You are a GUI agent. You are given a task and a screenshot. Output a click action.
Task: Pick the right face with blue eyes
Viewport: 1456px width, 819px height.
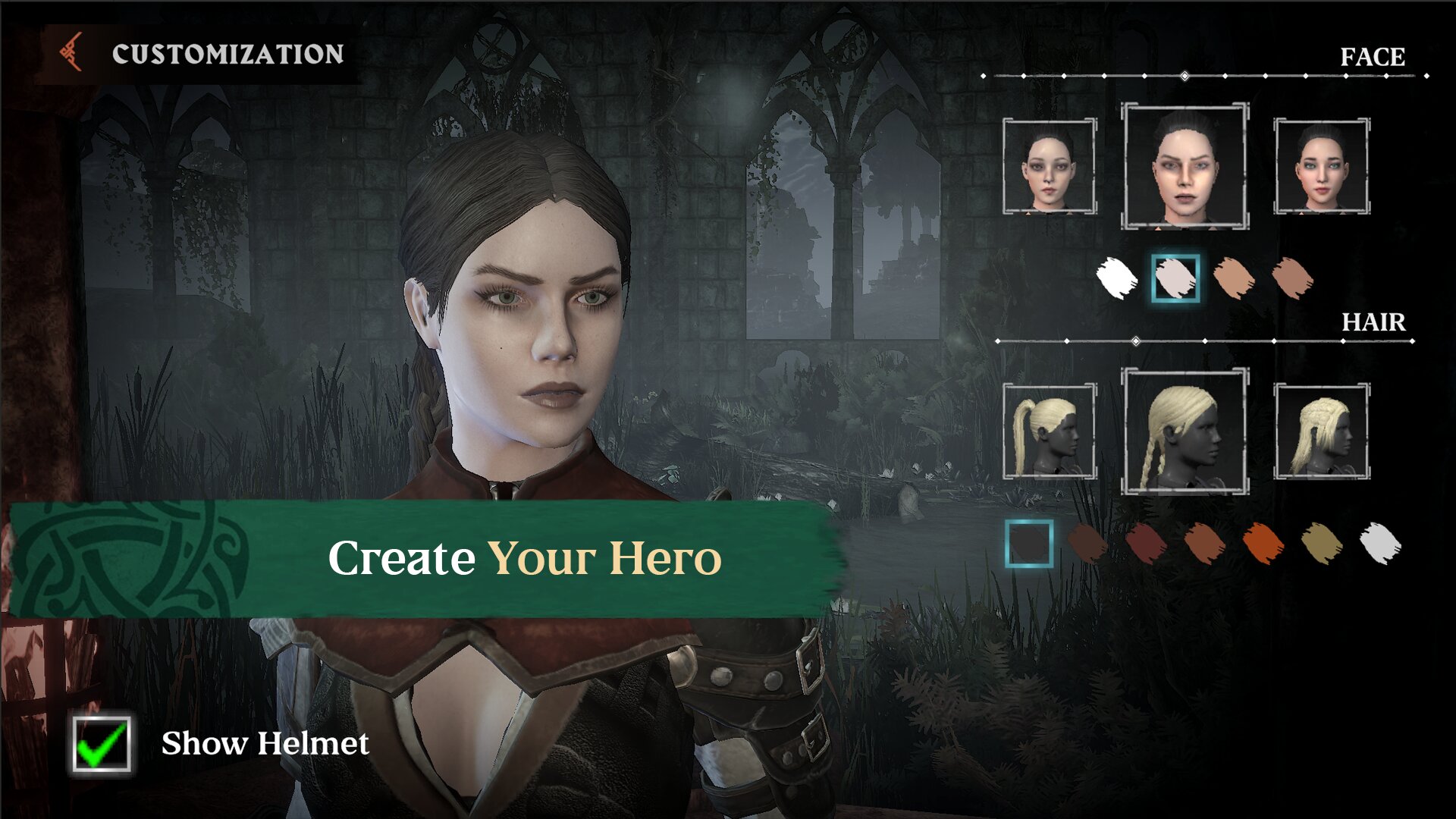pyautogui.click(x=1321, y=166)
